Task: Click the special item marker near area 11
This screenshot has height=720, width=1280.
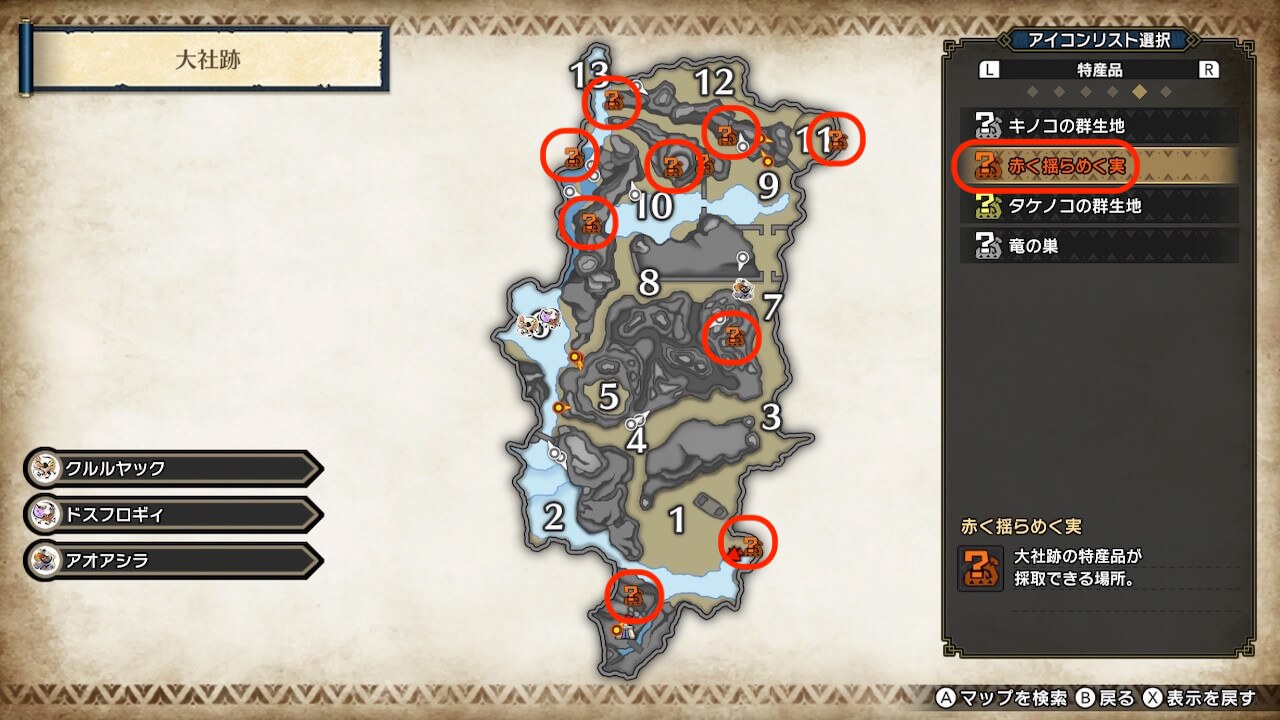Action: pyautogui.click(x=837, y=141)
